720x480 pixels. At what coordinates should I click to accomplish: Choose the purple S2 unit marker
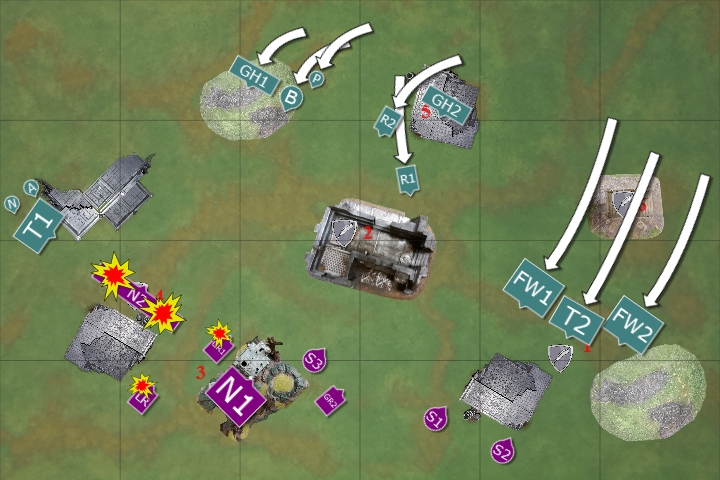click(x=502, y=451)
